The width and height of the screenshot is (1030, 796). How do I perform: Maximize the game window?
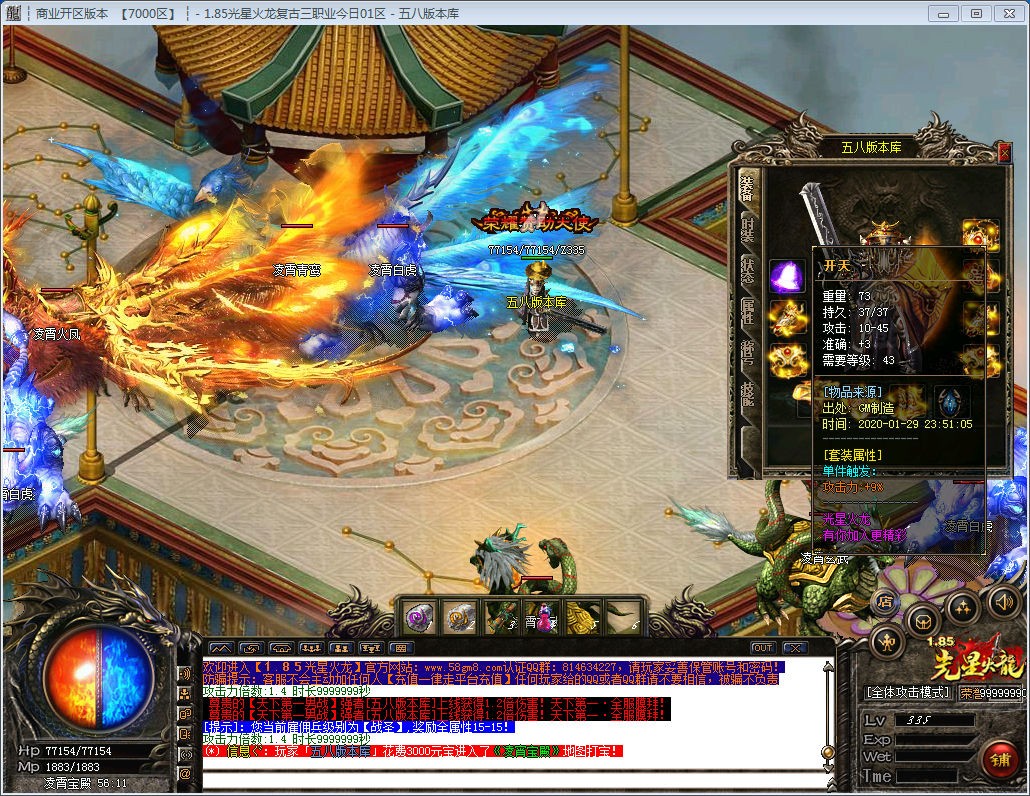click(977, 13)
